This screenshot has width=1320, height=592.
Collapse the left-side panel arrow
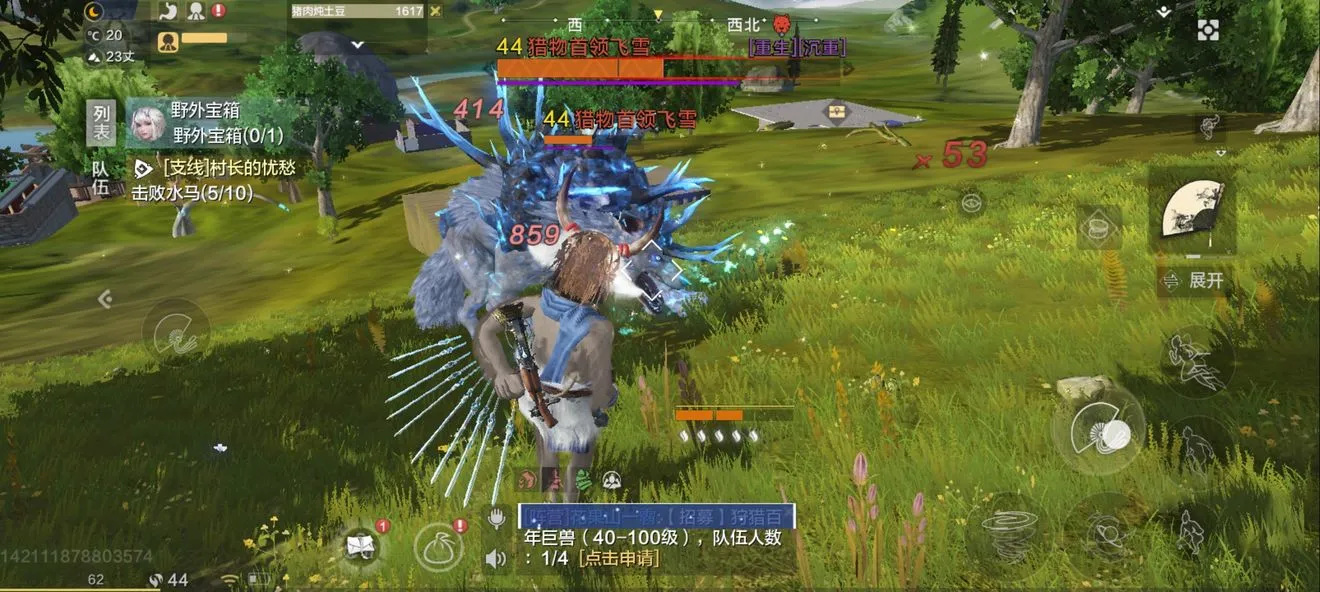104,298
